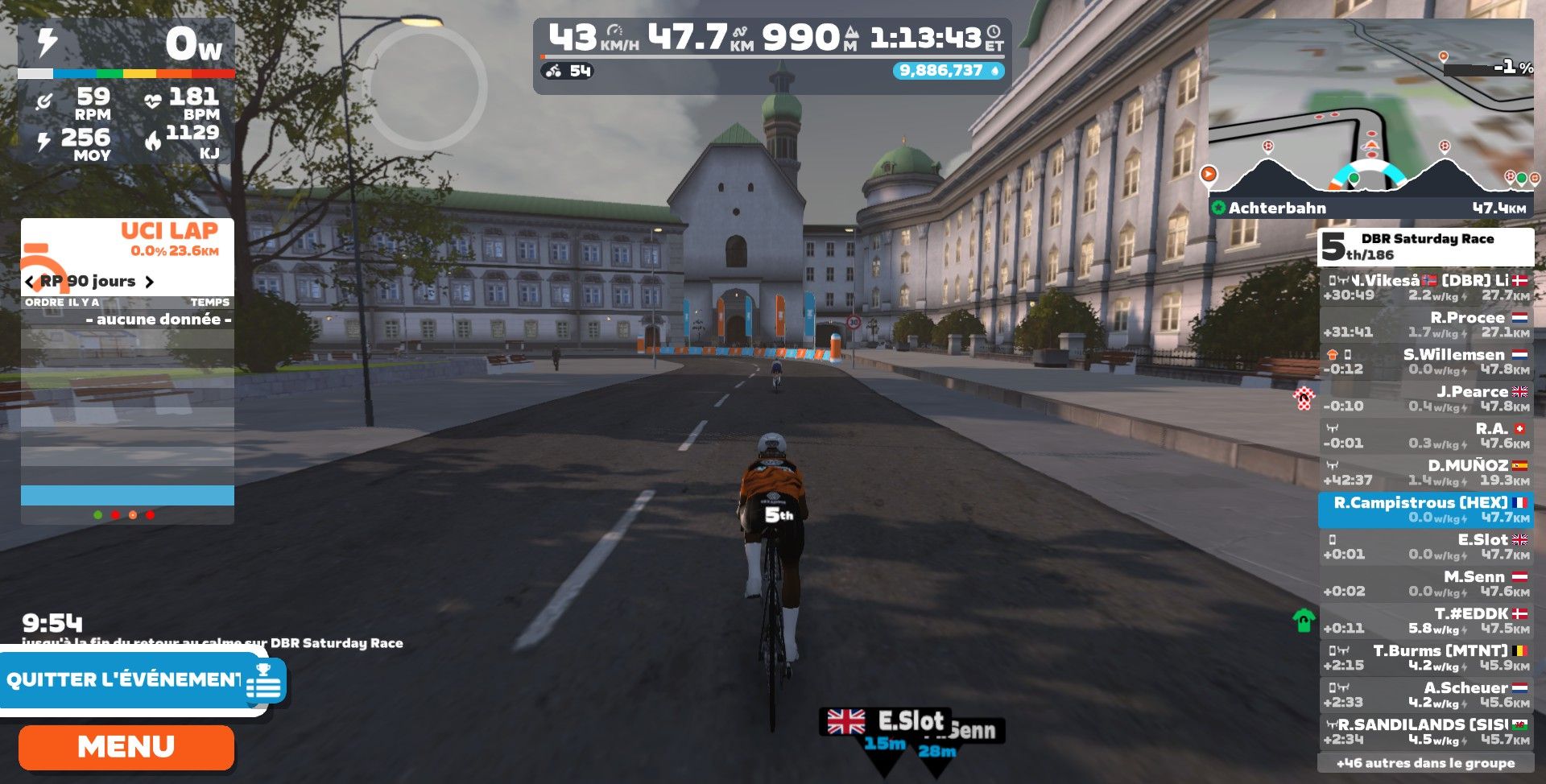The width and height of the screenshot is (1546, 784).
Task: Show next leaderboard period with right arrow
Action: (149, 282)
